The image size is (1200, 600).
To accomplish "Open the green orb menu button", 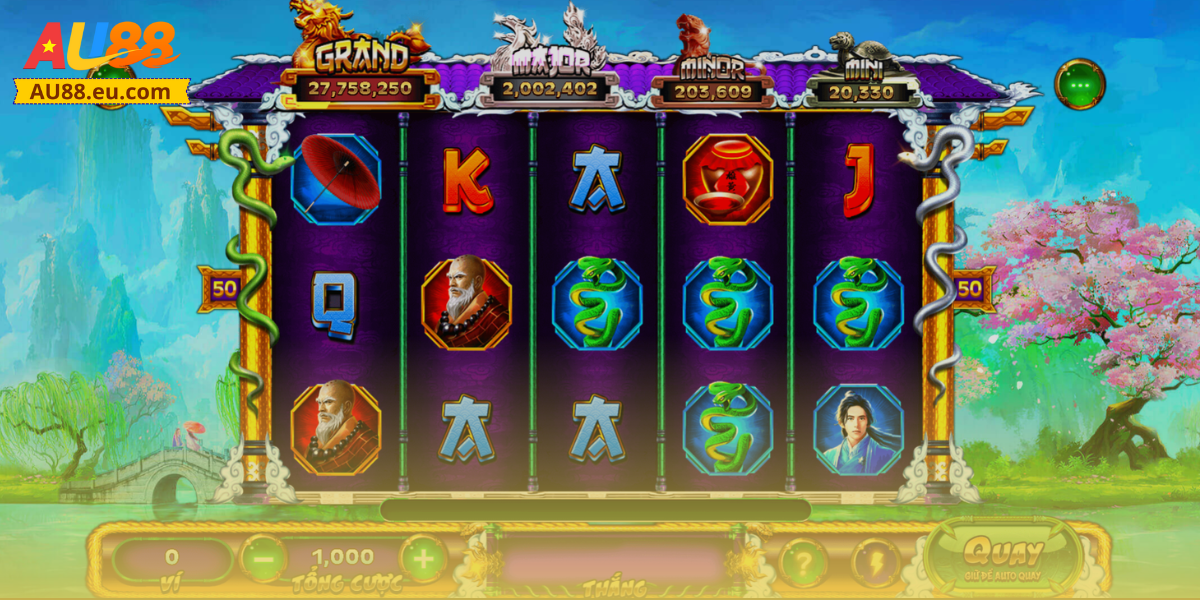I will pos(1079,85).
